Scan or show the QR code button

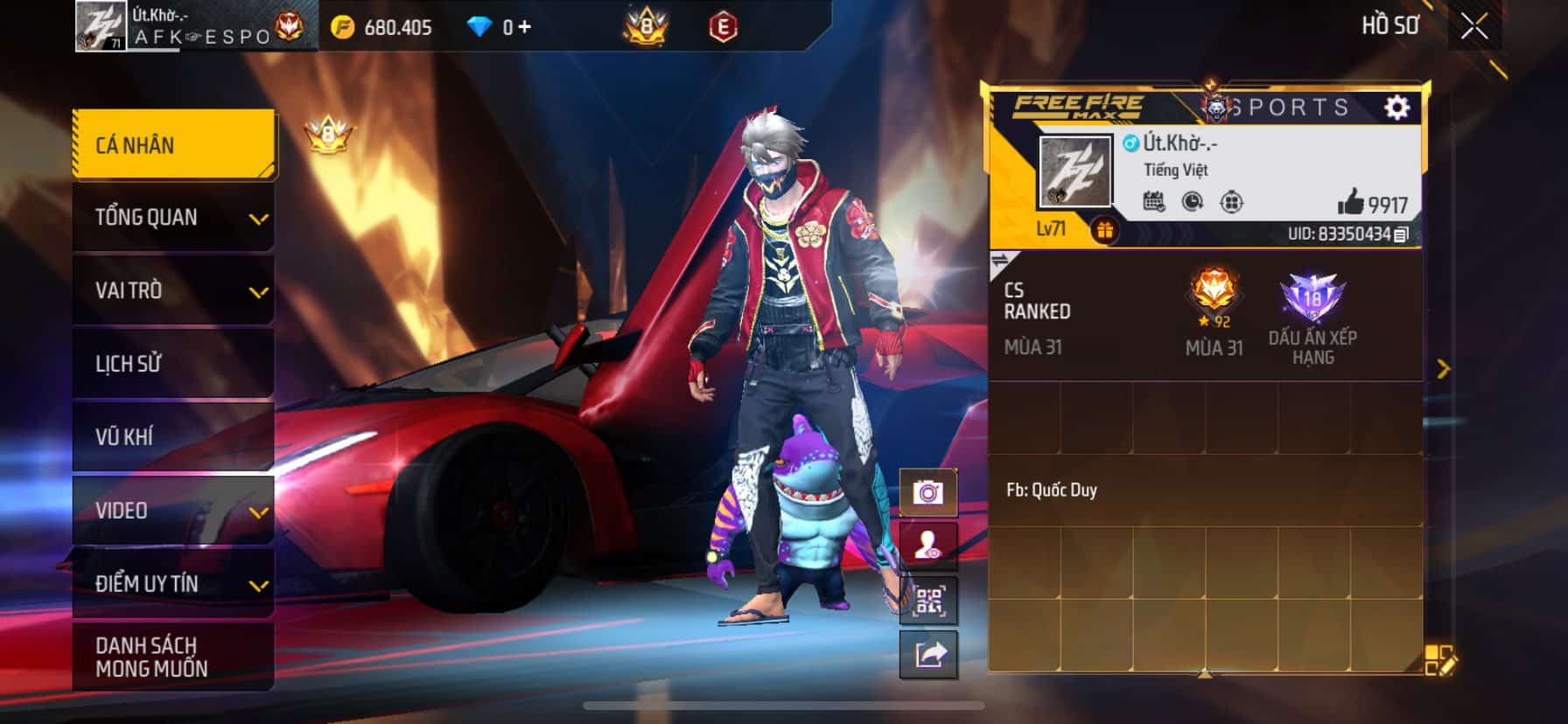928,601
